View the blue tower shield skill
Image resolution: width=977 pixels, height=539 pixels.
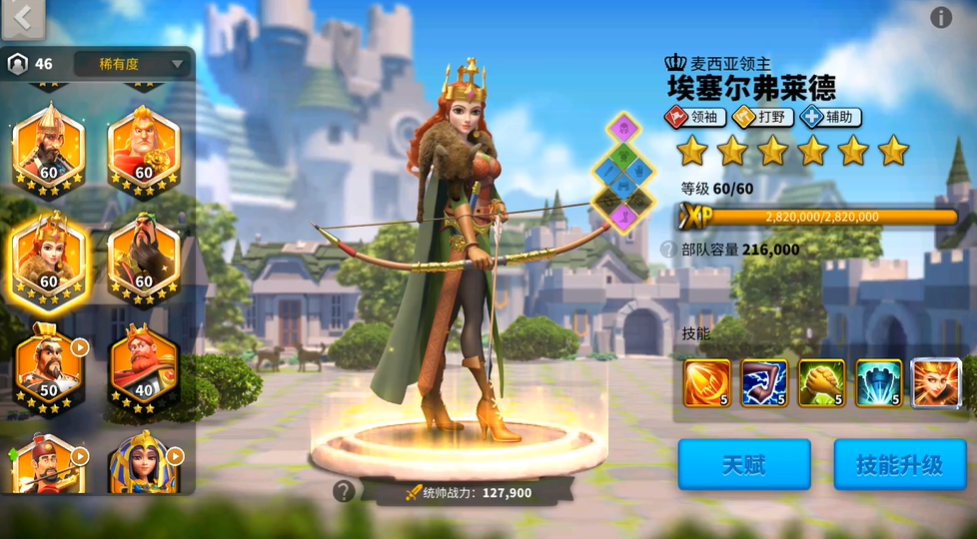[x=879, y=383]
